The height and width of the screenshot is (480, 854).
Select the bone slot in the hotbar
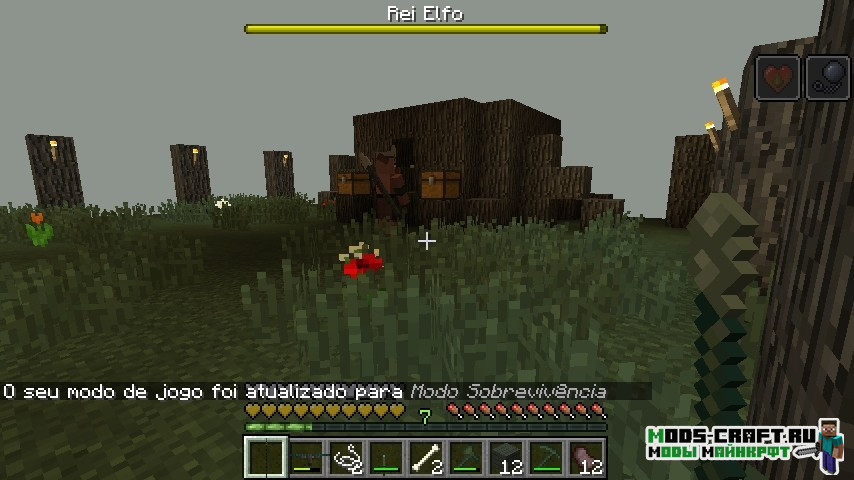tap(426, 459)
